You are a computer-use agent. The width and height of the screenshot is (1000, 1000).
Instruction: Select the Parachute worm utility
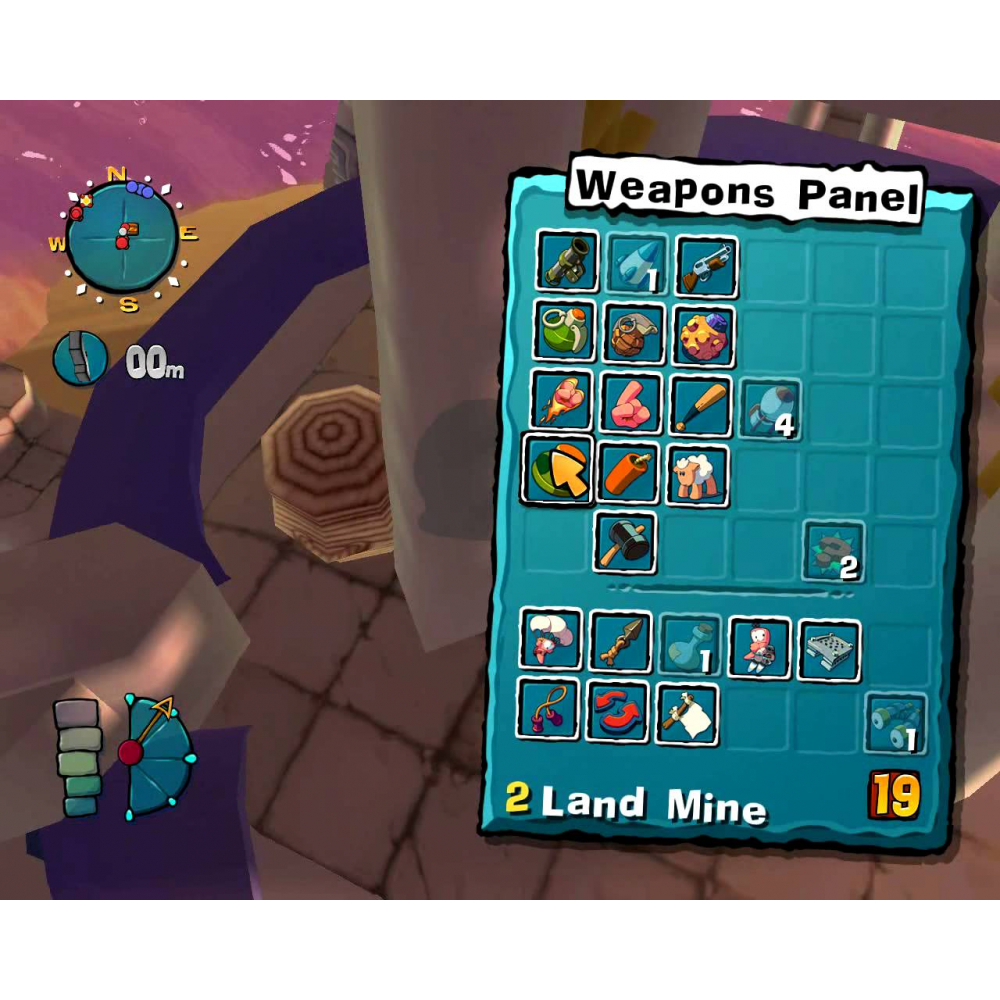coord(551,640)
